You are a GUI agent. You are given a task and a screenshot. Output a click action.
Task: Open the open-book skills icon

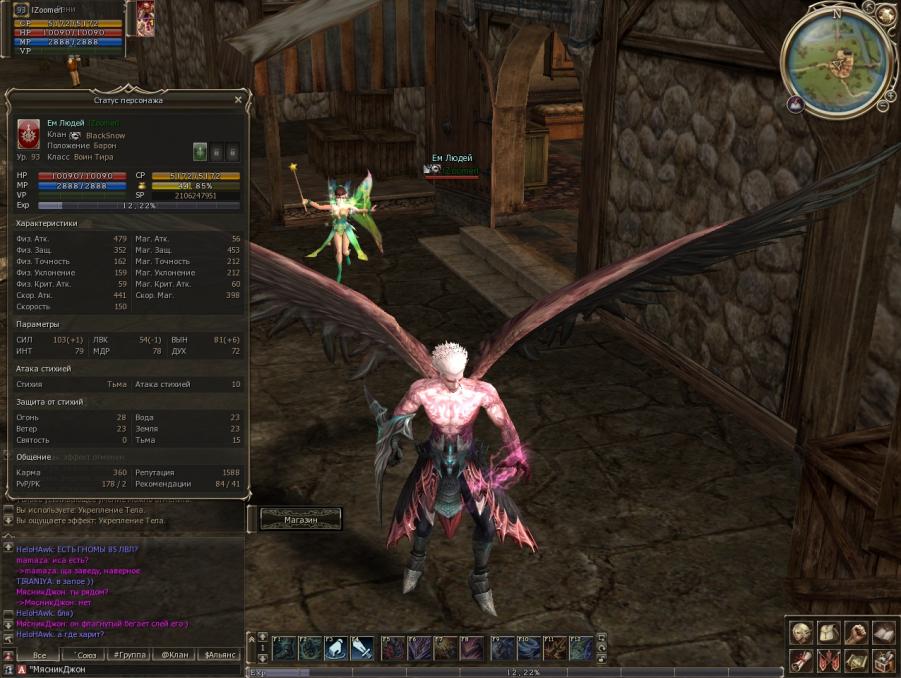(x=882, y=632)
